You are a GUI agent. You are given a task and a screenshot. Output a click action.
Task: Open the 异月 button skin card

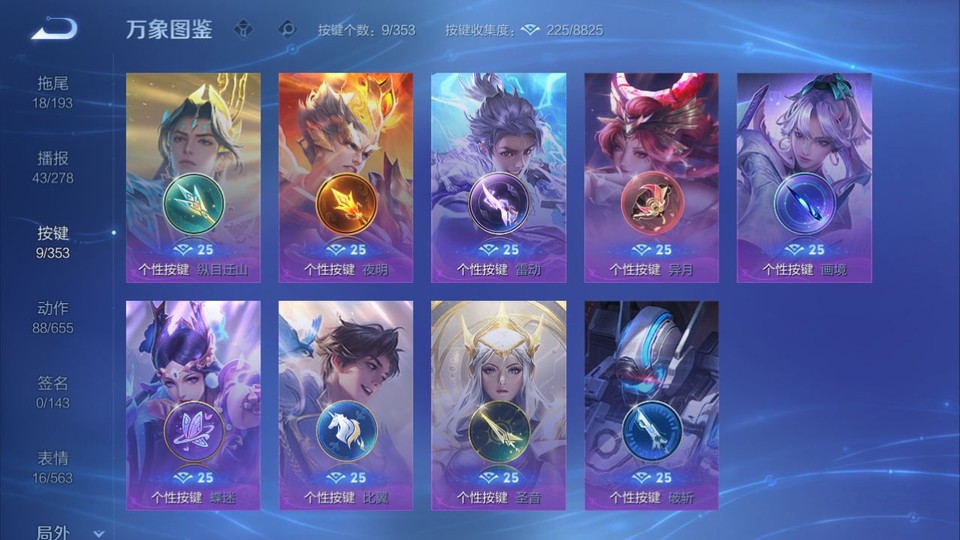[652, 177]
